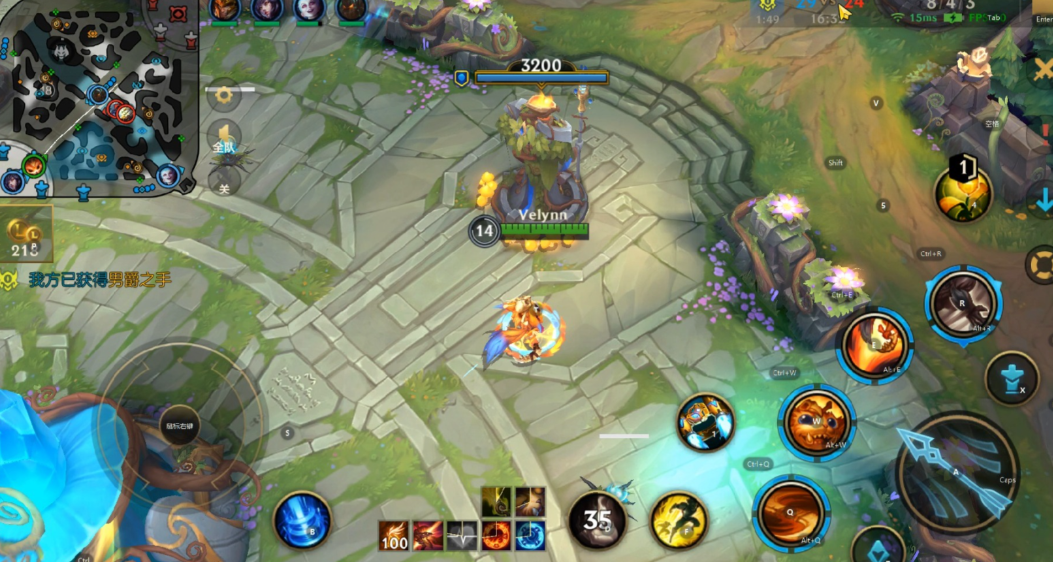This screenshot has height=562, width=1053.
Task: Use the yellow Flash summoner spell
Action: [x=680, y=520]
